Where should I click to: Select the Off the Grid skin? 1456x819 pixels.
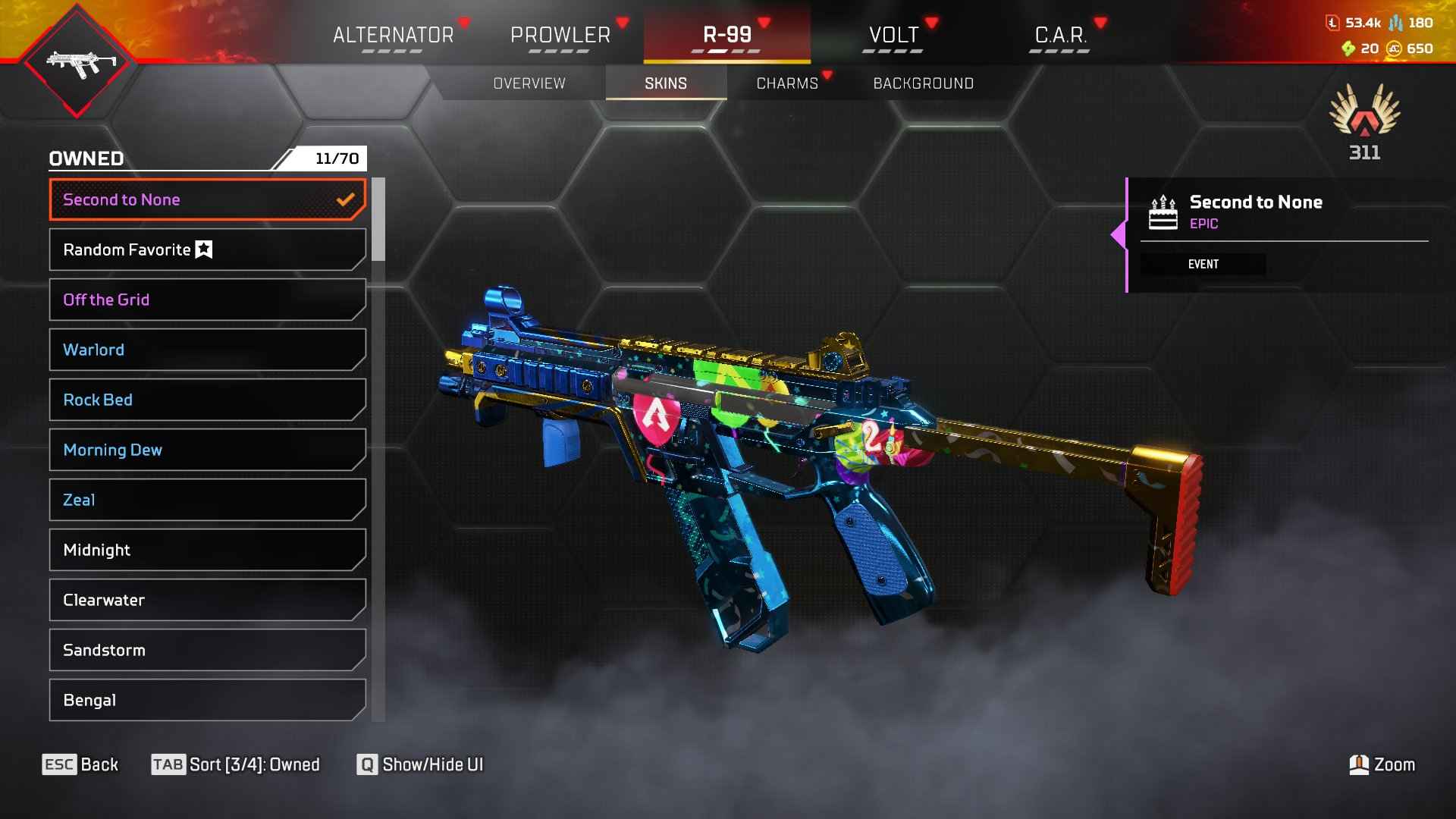pos(207,300)
